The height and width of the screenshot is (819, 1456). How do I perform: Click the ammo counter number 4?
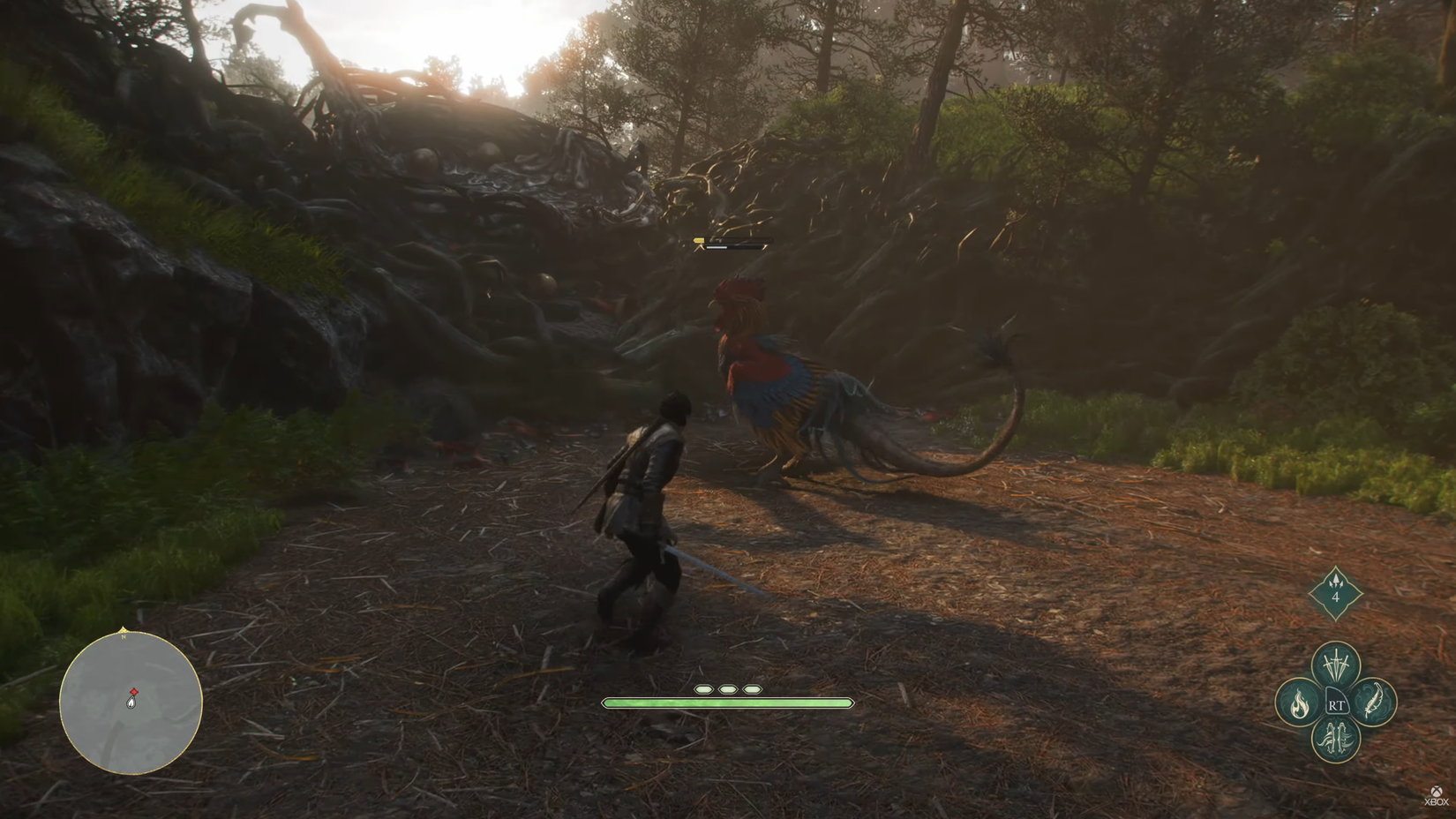coord(1337,597)
